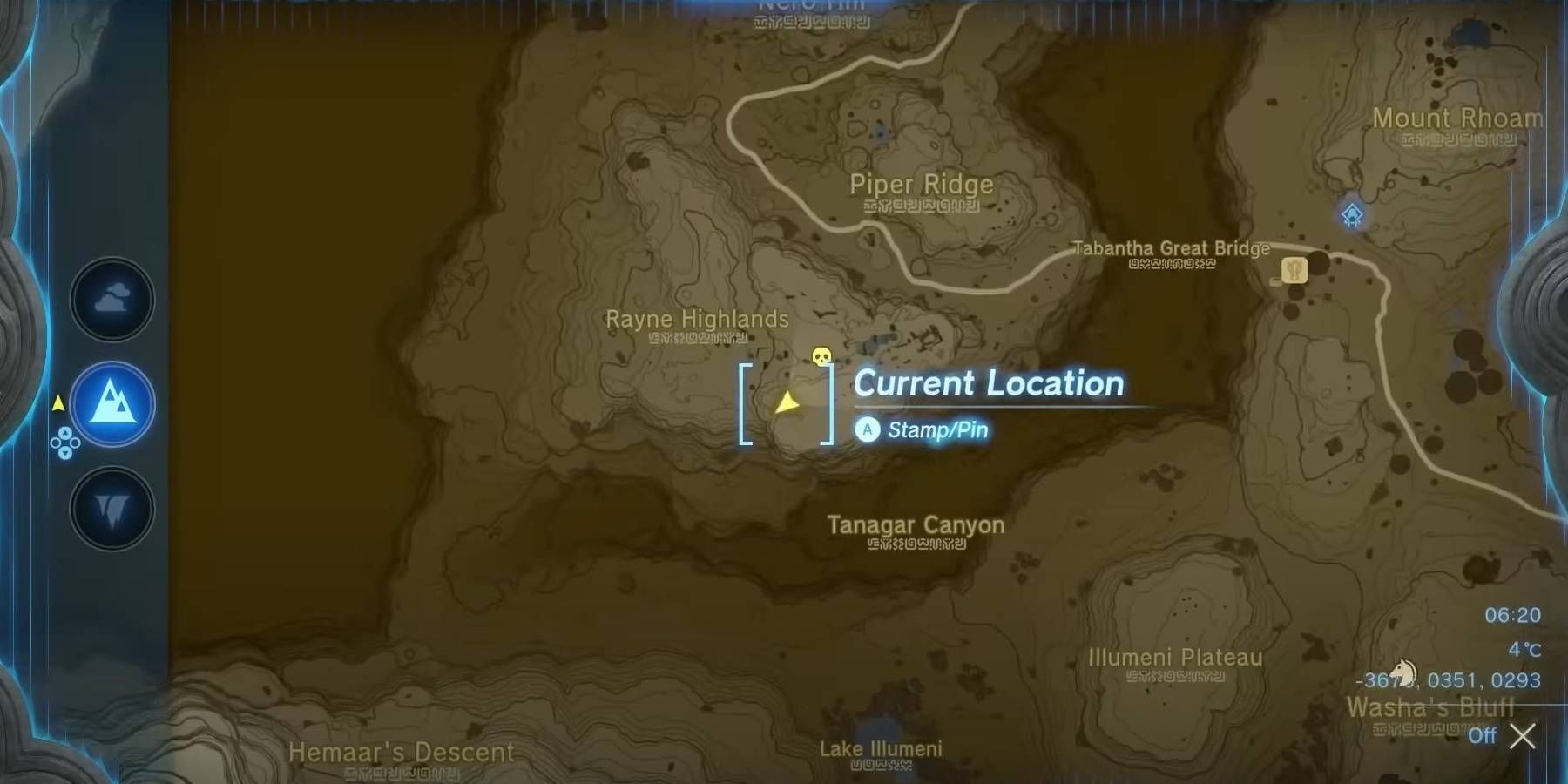
Task: Click the Rayne Highlands location name
Action: (x=698, y=319)
